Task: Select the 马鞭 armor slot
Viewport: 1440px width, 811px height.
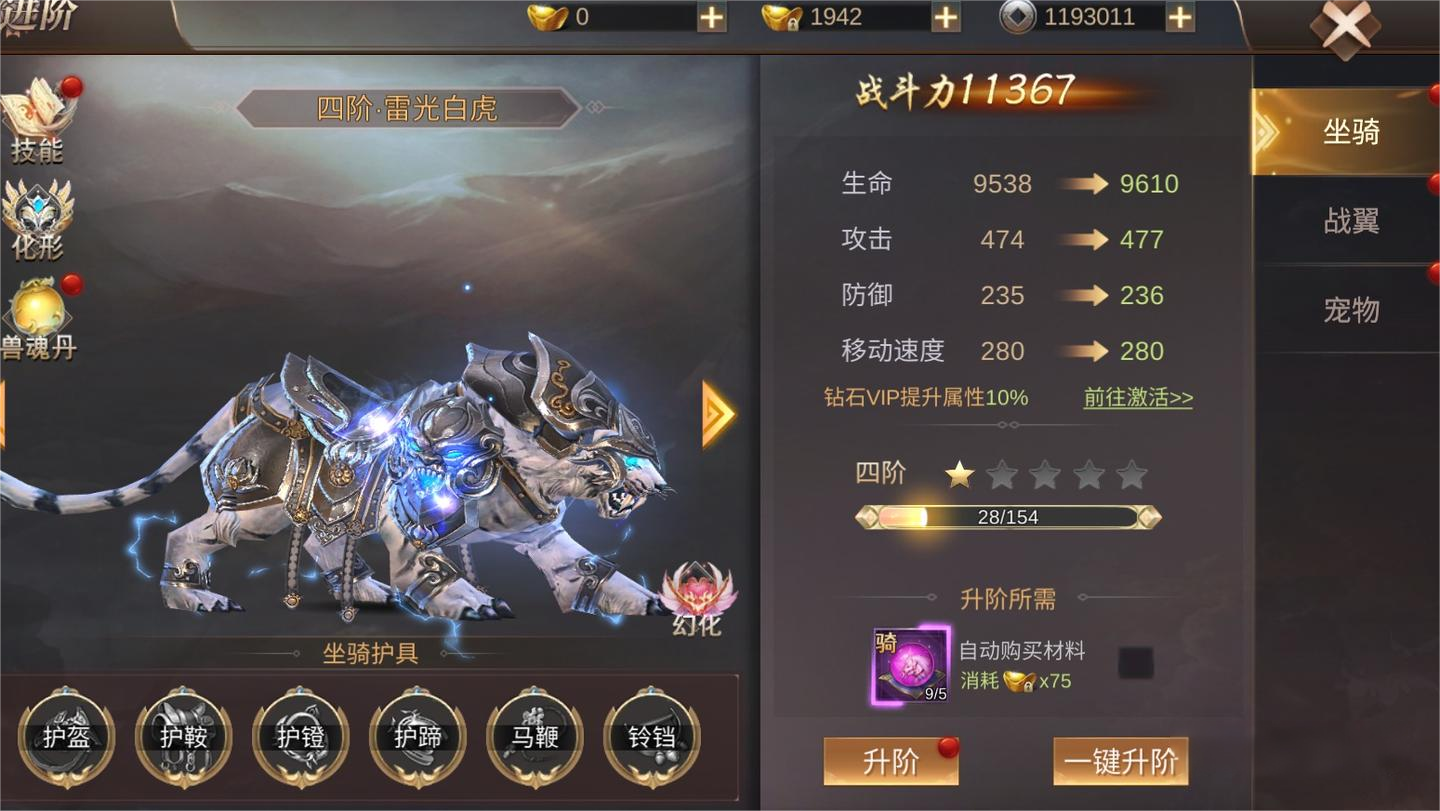Action: (535, 738)
